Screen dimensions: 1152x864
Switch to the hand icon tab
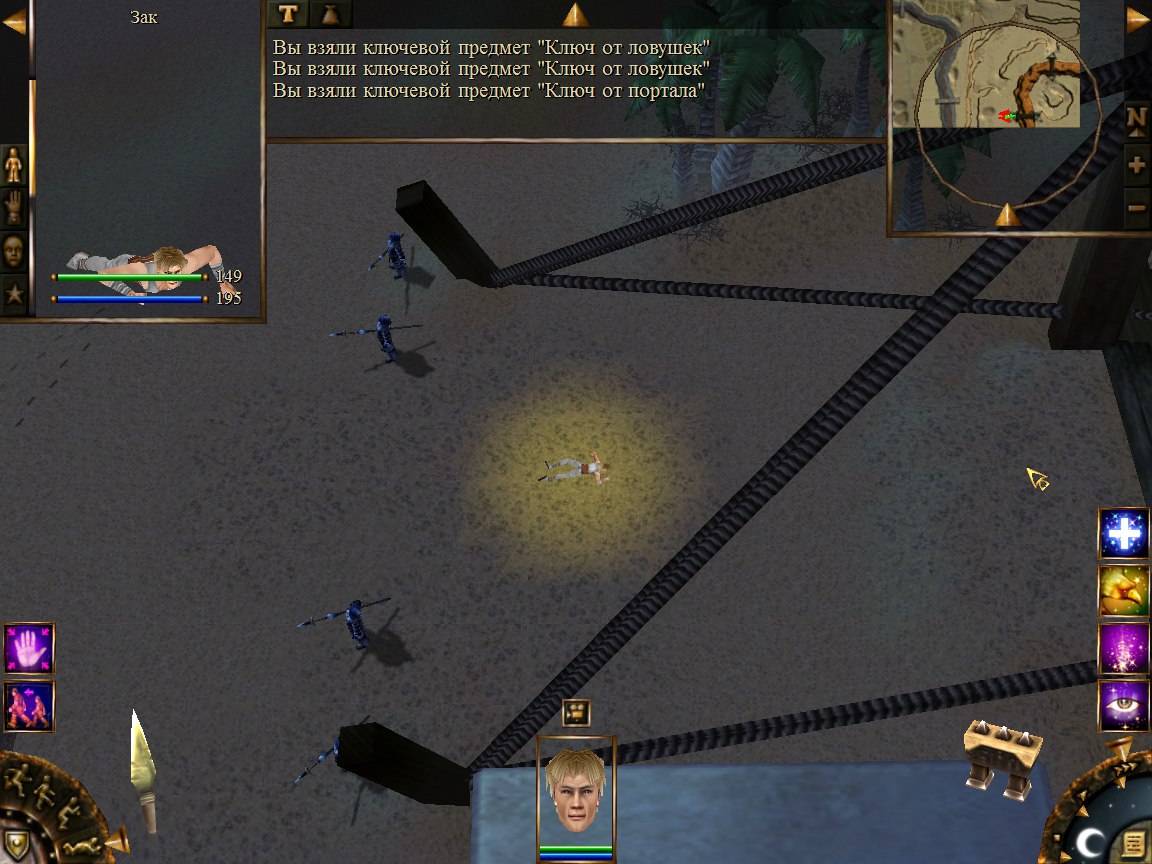click(x=14, y=207)
